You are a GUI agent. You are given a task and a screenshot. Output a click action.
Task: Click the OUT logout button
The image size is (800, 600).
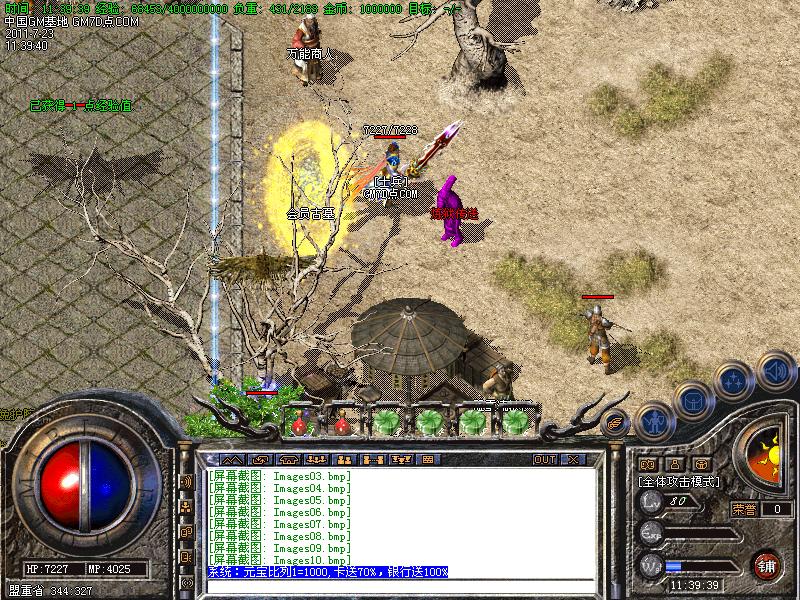545,459
